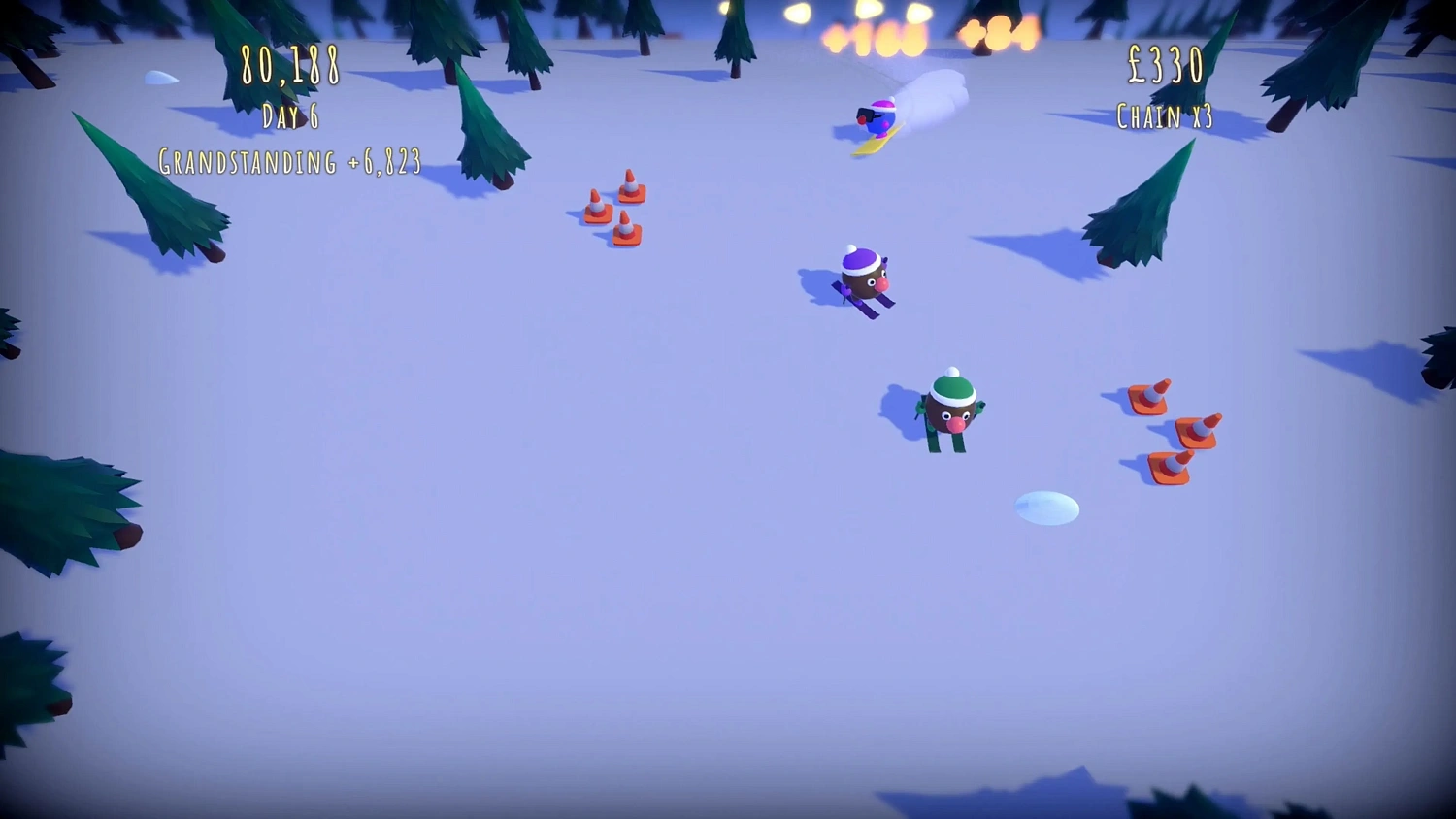Click the snowball resting mid-slope
This screenshot has height=819, width=1456.
1046,506
